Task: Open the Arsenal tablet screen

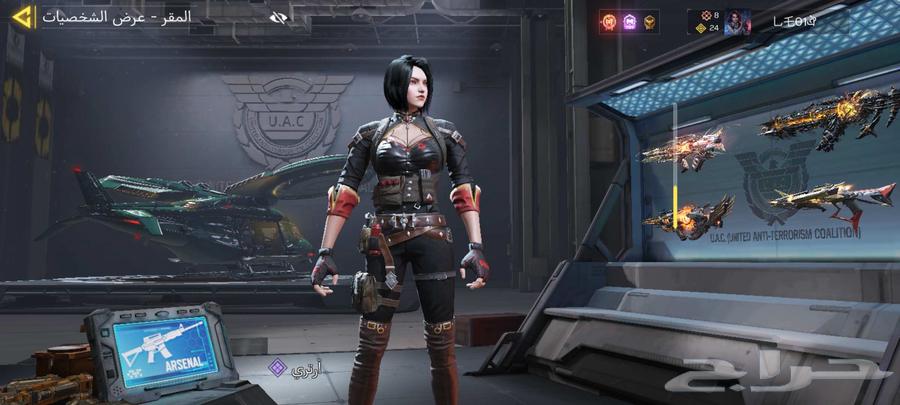Action: [158, 350]
